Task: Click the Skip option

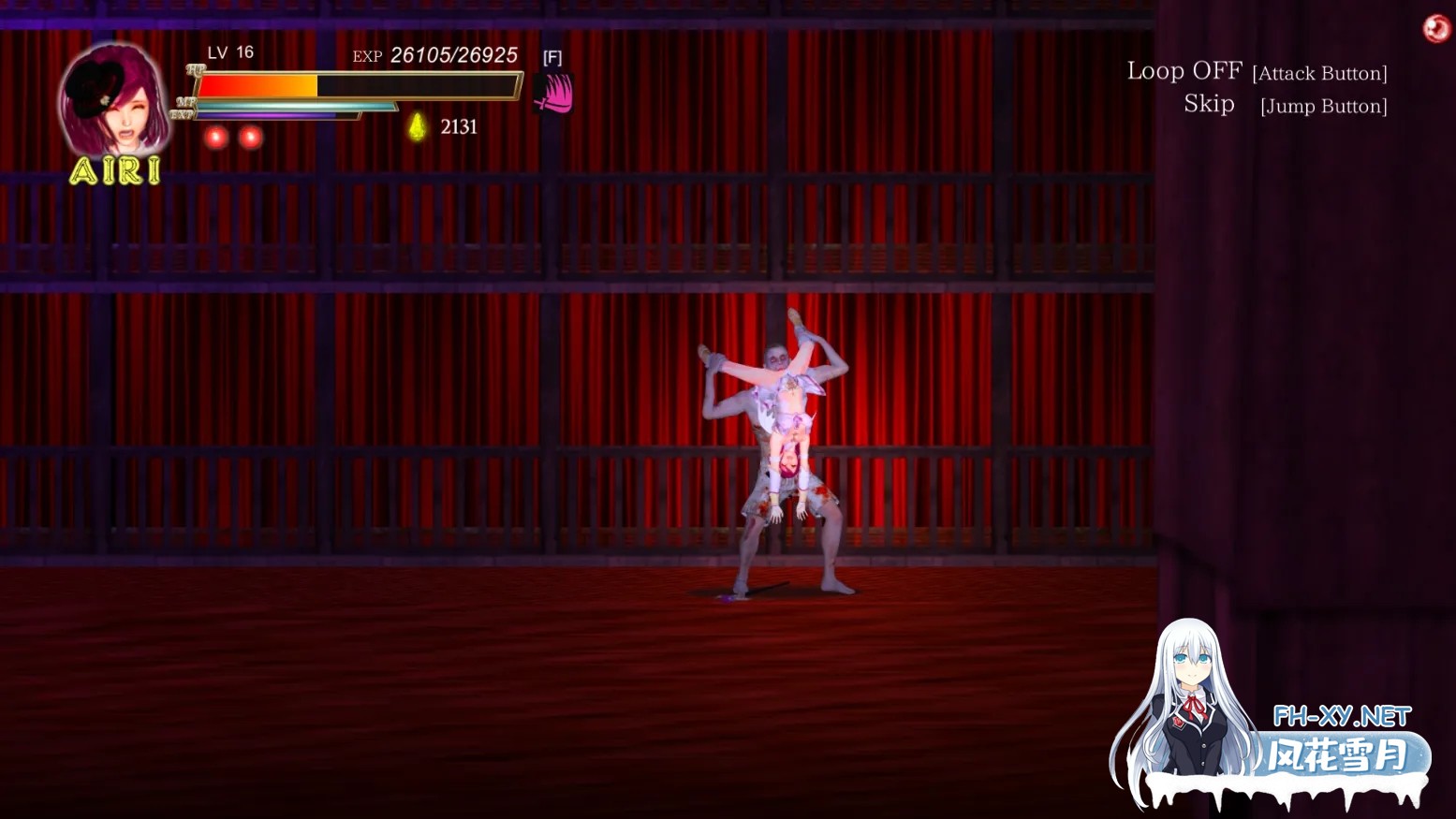Action: point(1209,104)
